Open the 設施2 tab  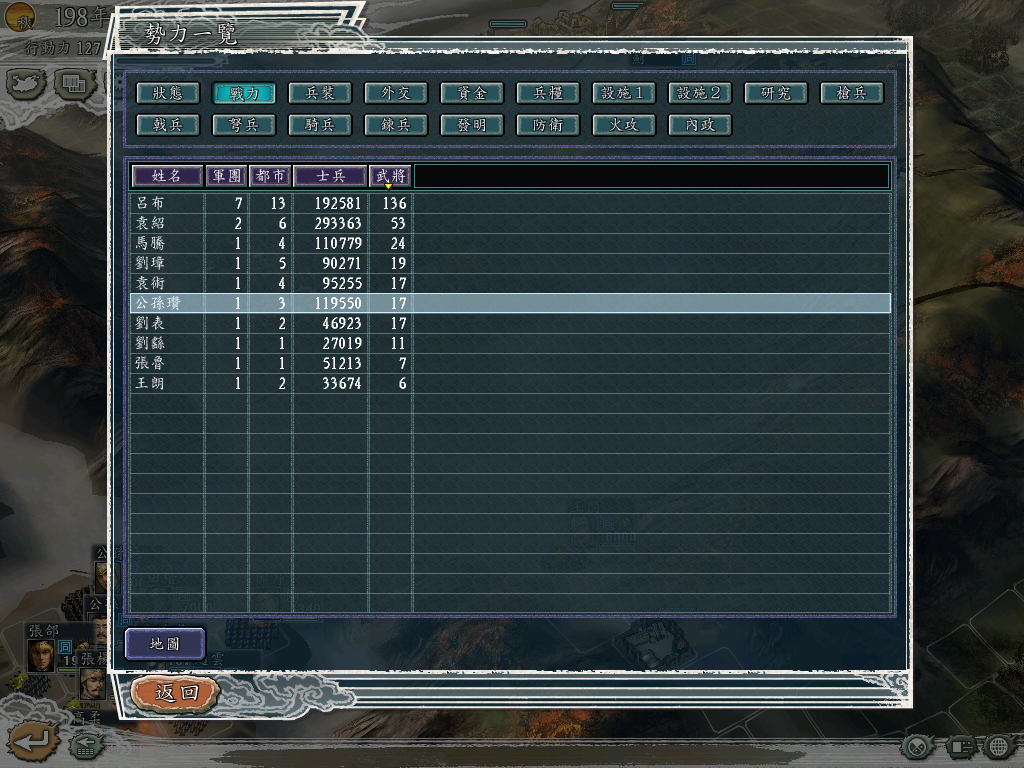pyautogui.click(x=699, y=93)
